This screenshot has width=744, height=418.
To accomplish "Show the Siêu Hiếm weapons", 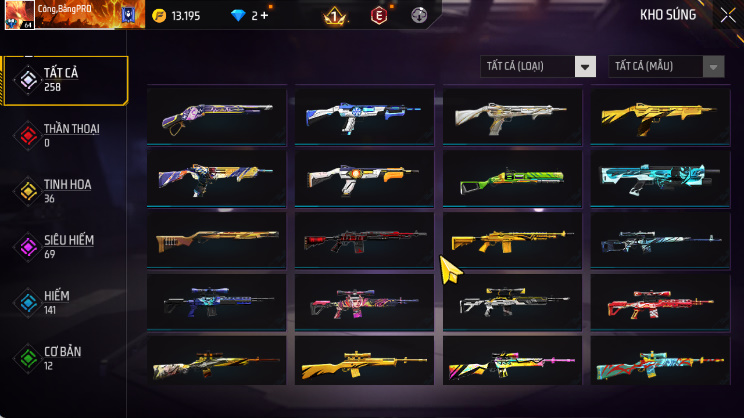I will pos(66,246).
